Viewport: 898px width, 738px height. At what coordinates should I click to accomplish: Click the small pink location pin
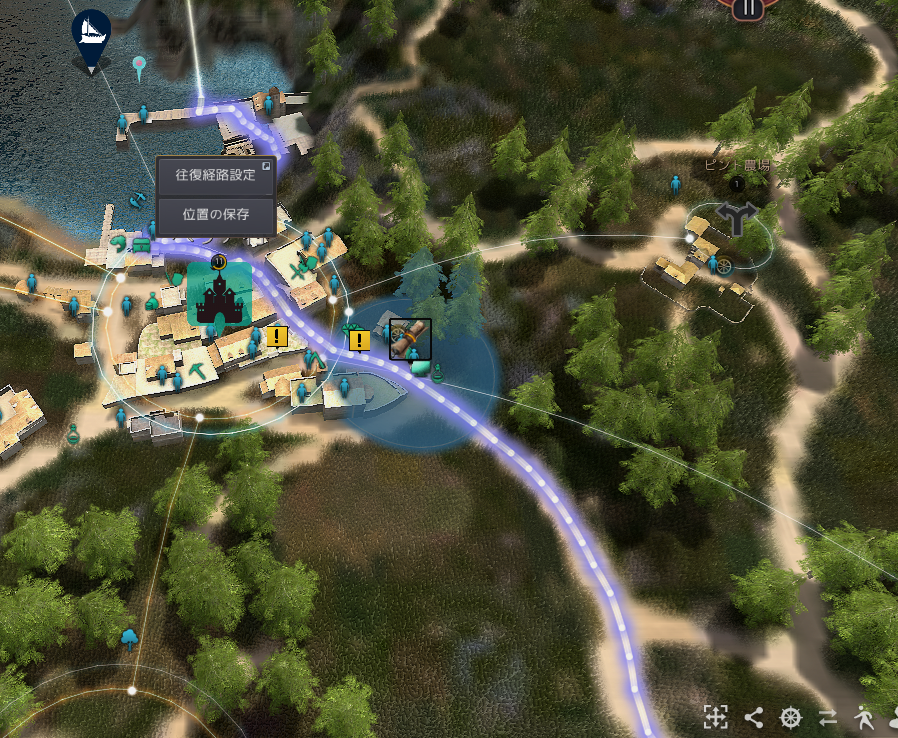point(139,66)
